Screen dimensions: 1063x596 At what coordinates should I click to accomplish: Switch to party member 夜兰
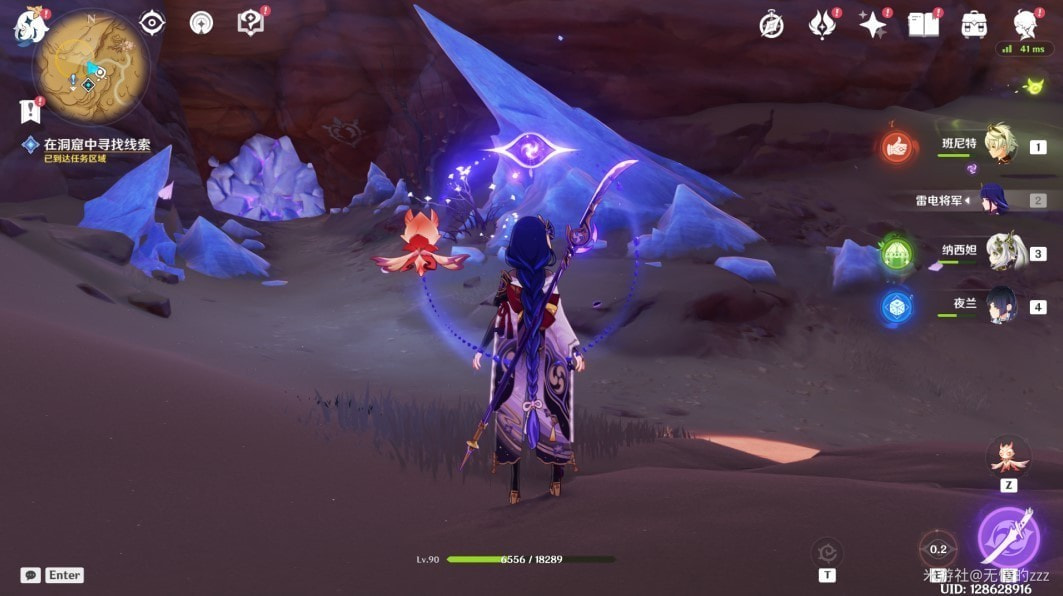(1000, 305)
